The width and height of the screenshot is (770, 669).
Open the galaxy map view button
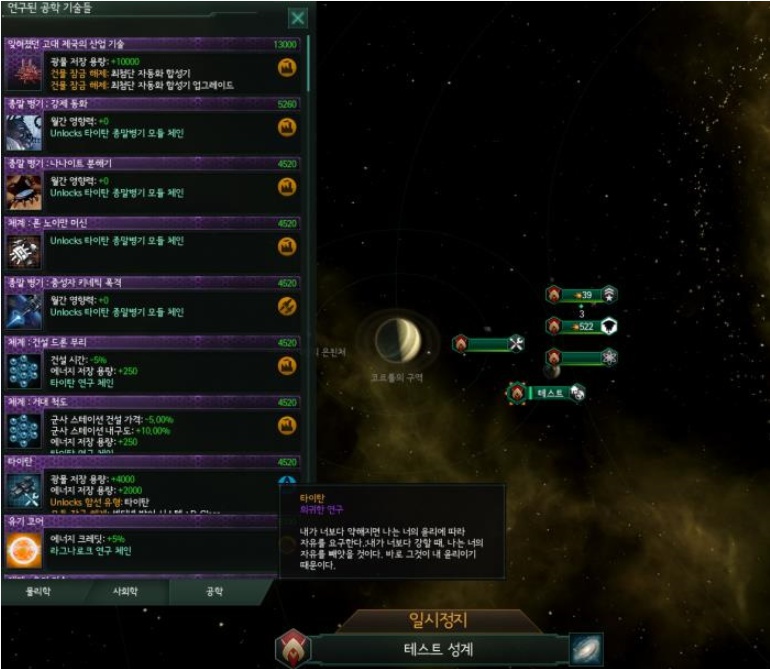click(x=586, y=649)
